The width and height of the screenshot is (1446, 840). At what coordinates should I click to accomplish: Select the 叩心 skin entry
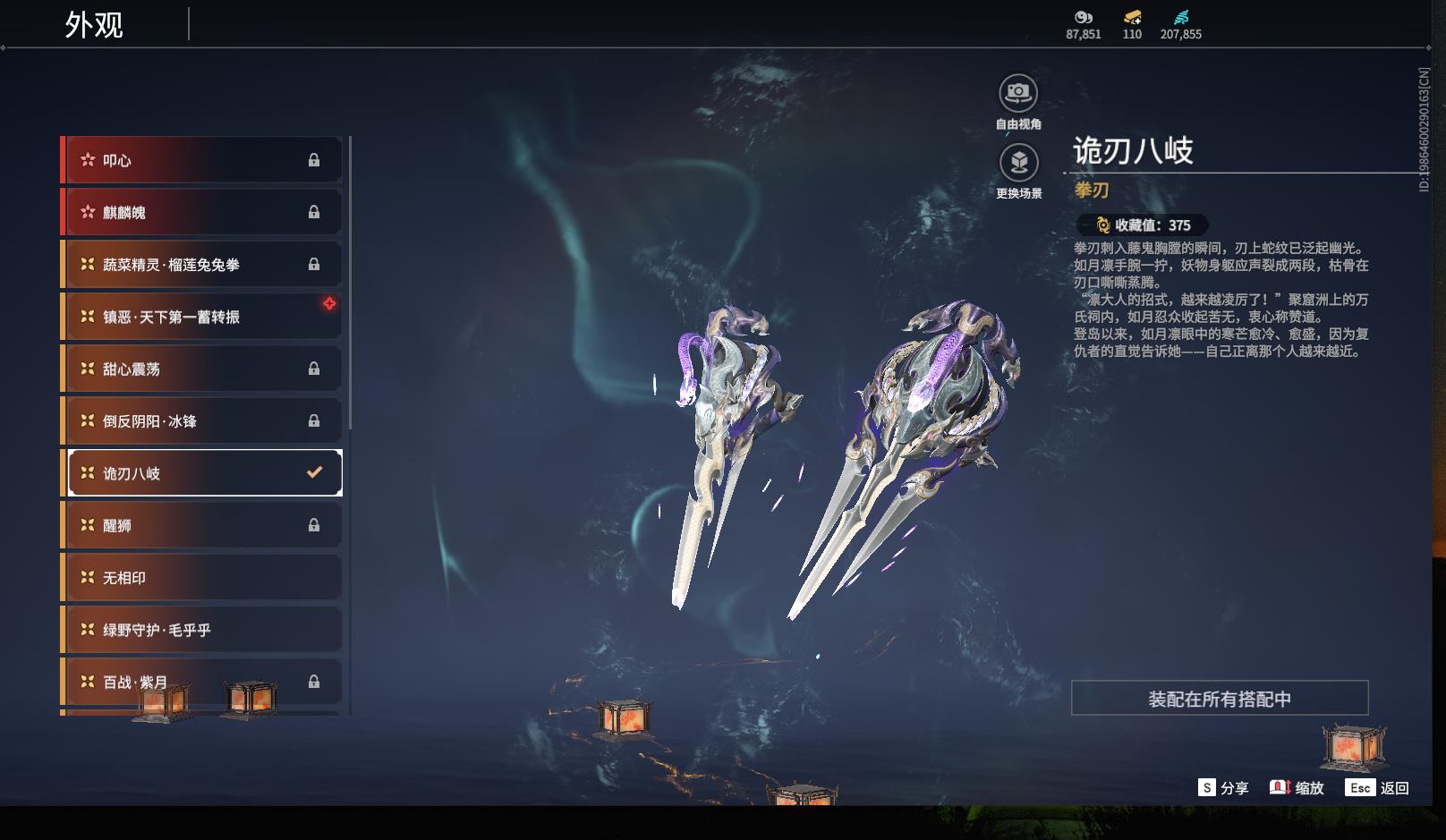(x=201, y=160)
